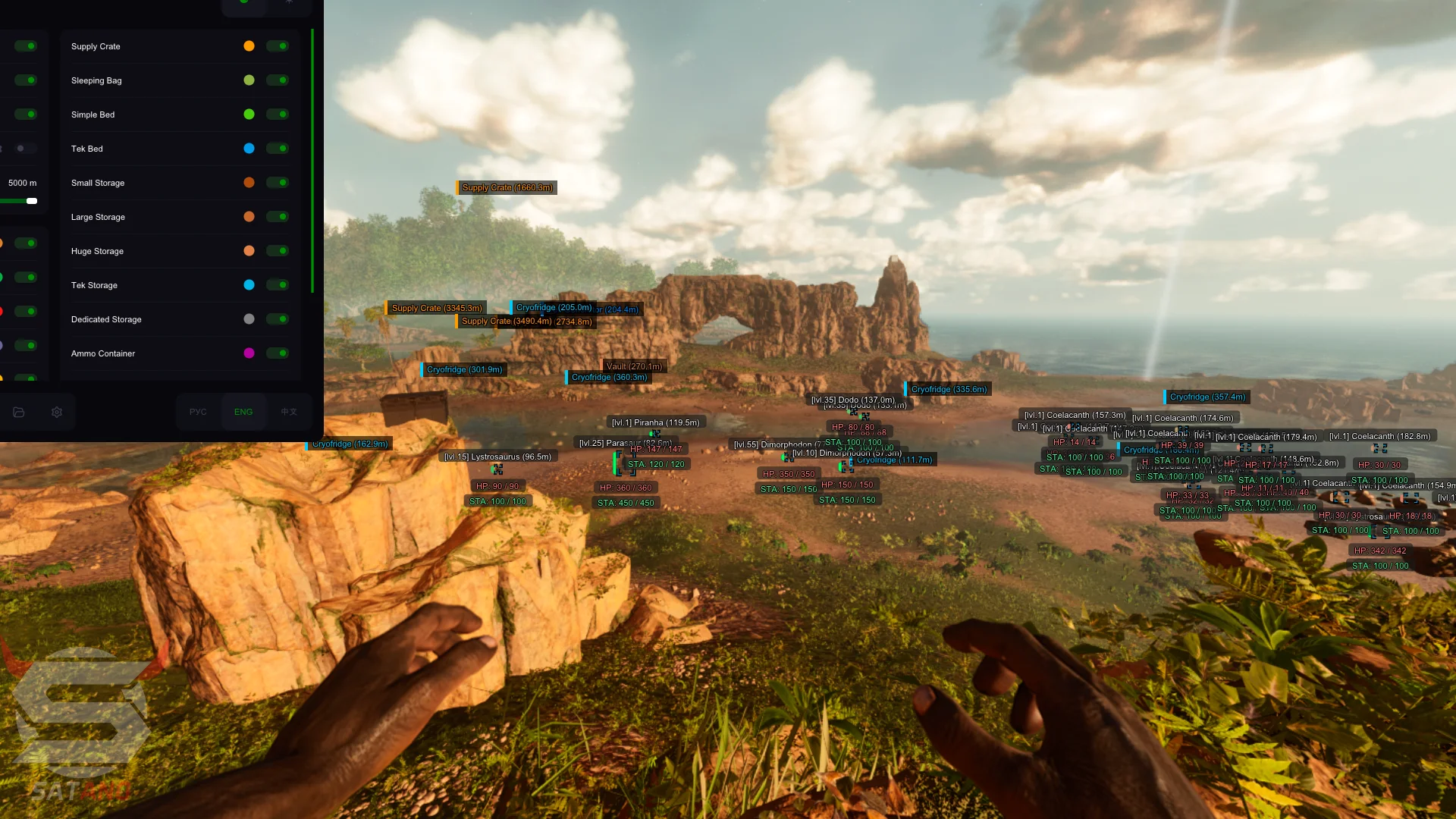The image size is (1456, 819).
Task: Pick the Large Storage color swatch
Action: pyautogui.click(x=249, y=217)
